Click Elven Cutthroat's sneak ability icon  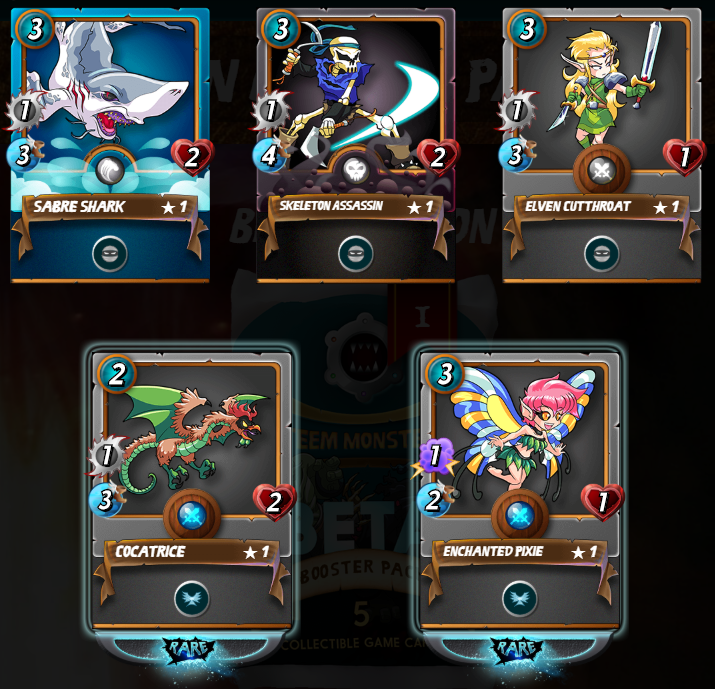tap(601, 253)
